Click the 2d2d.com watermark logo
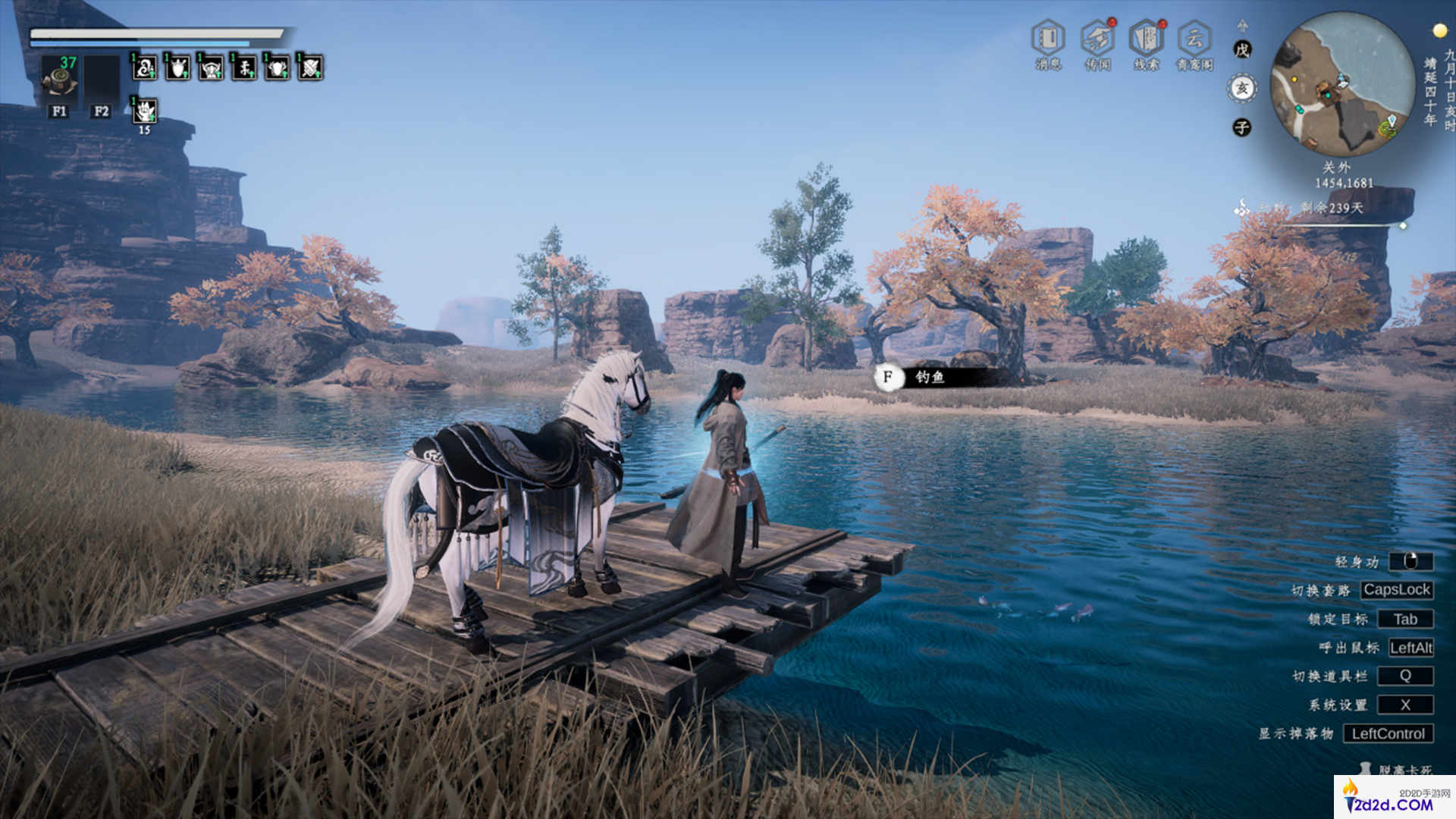This screenshot has height=819, width=1456. (x=1394, y=798)
